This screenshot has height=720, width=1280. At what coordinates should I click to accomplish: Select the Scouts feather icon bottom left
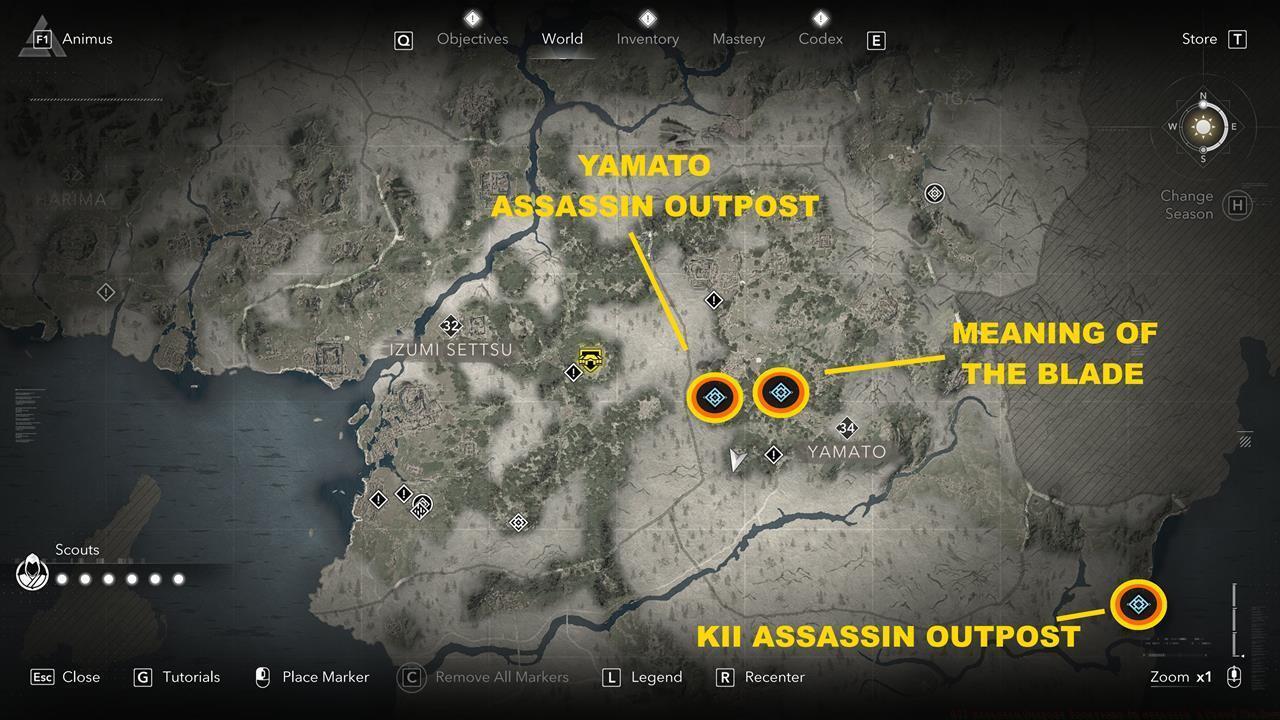[32, 572]
